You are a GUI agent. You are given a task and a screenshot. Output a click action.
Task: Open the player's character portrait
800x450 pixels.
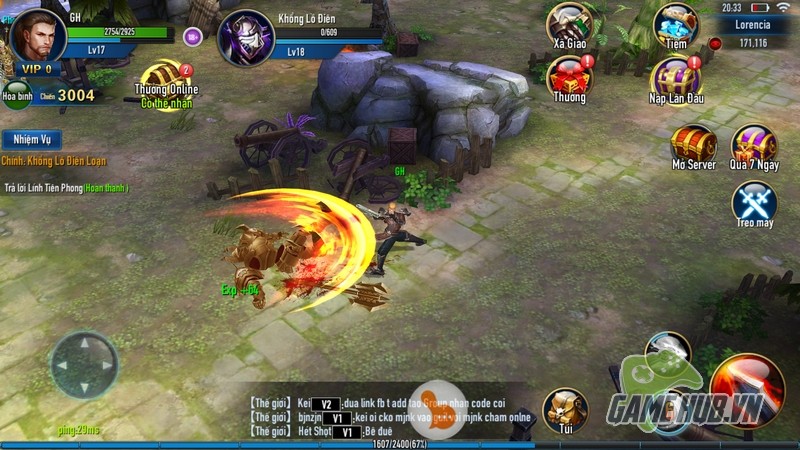pyautogui.click(x=39, y=35)
